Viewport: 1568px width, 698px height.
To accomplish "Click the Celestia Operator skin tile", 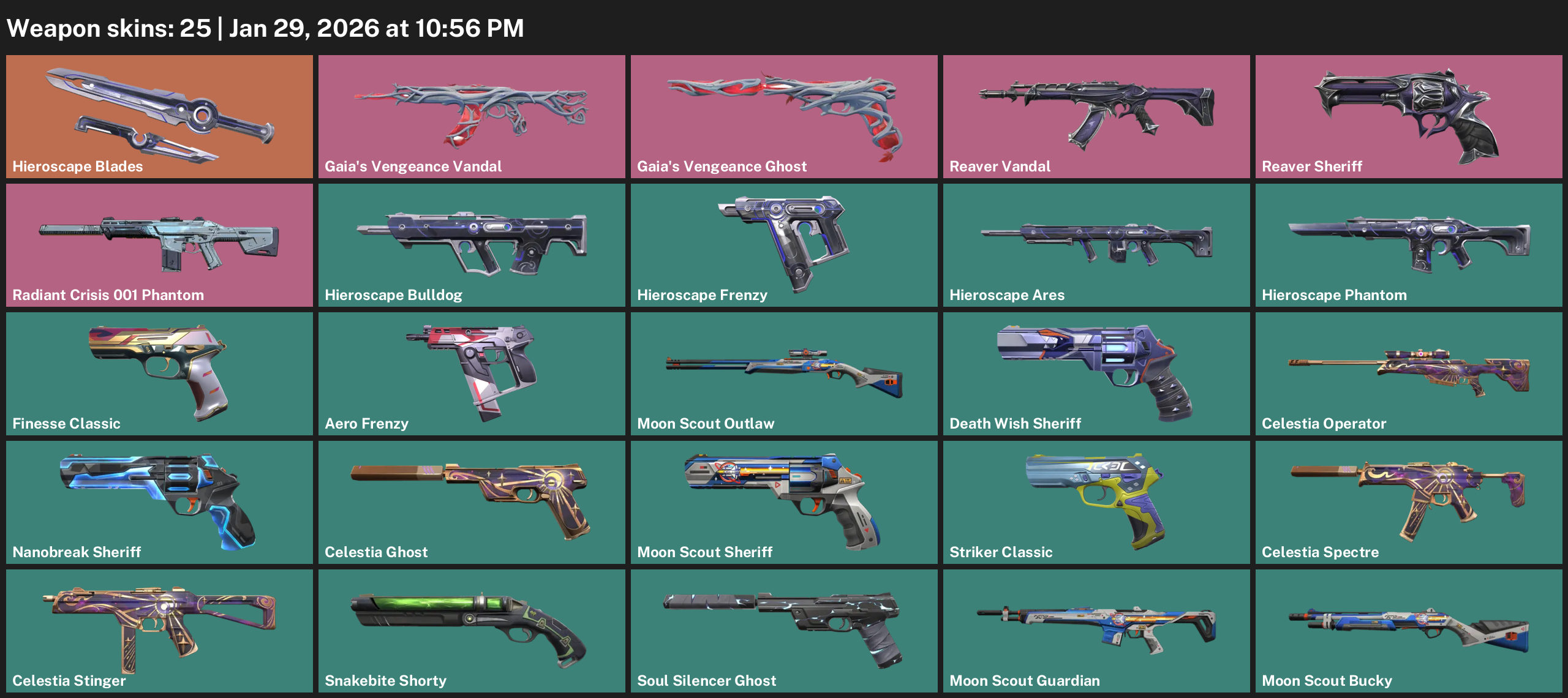I will tap(1409, 373).
